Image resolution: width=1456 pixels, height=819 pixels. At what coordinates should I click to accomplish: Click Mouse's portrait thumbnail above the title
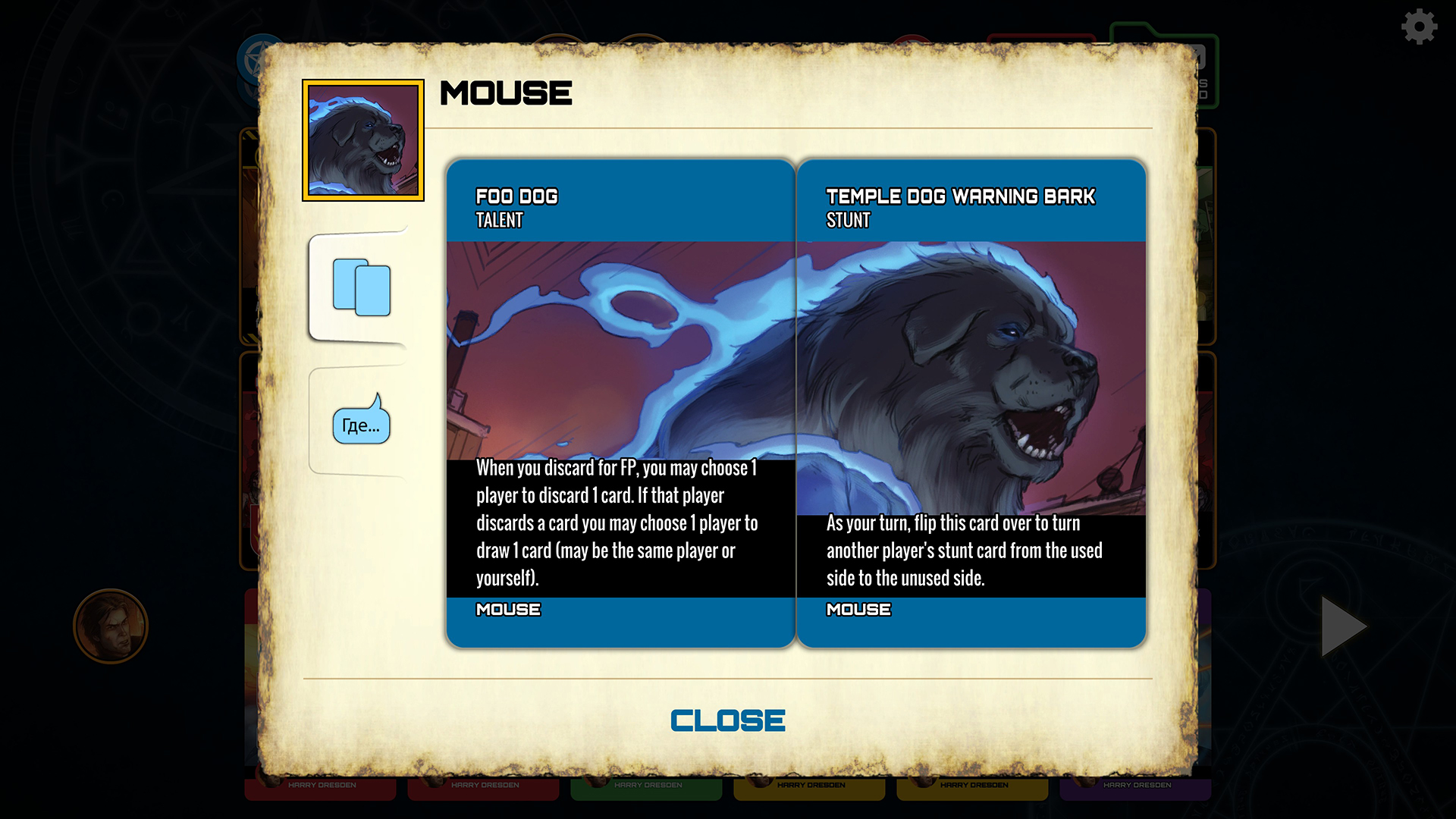coord(362,141)
